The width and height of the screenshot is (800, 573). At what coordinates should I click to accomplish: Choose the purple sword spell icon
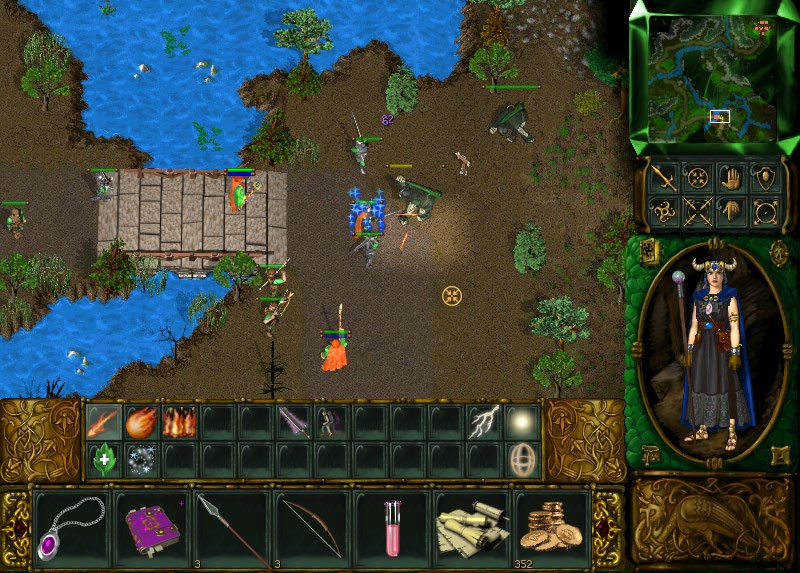click(294, 422)
